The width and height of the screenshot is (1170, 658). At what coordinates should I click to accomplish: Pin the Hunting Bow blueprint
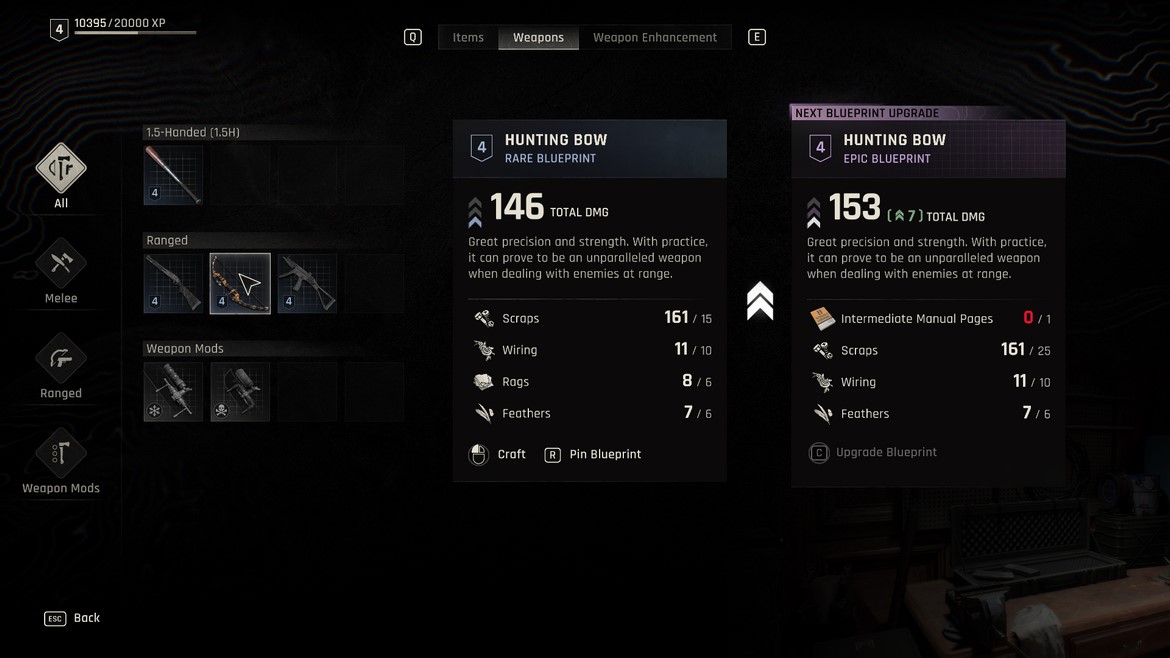coord(593,455)
